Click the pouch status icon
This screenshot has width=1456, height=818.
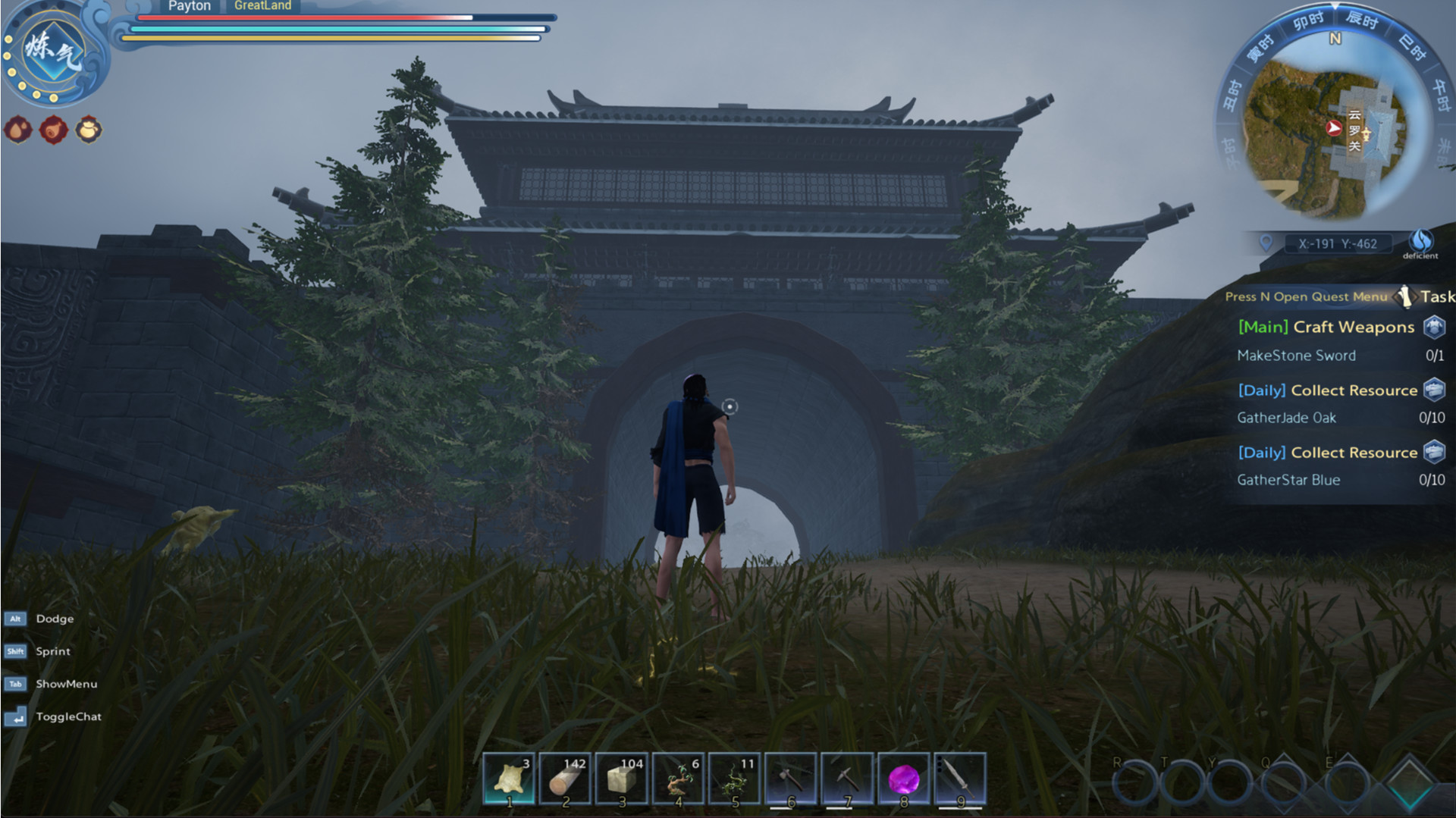tap(89, 130)
